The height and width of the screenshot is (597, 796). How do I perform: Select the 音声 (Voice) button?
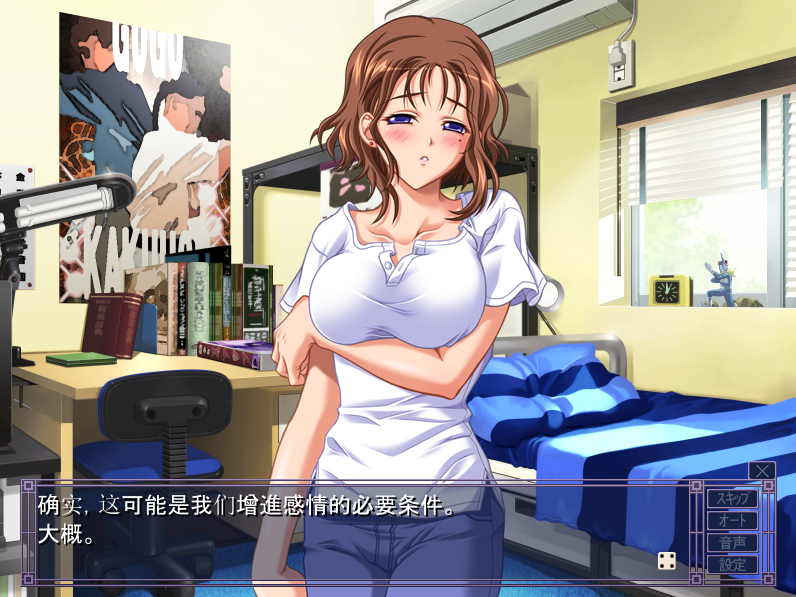(x=732, y=542)
